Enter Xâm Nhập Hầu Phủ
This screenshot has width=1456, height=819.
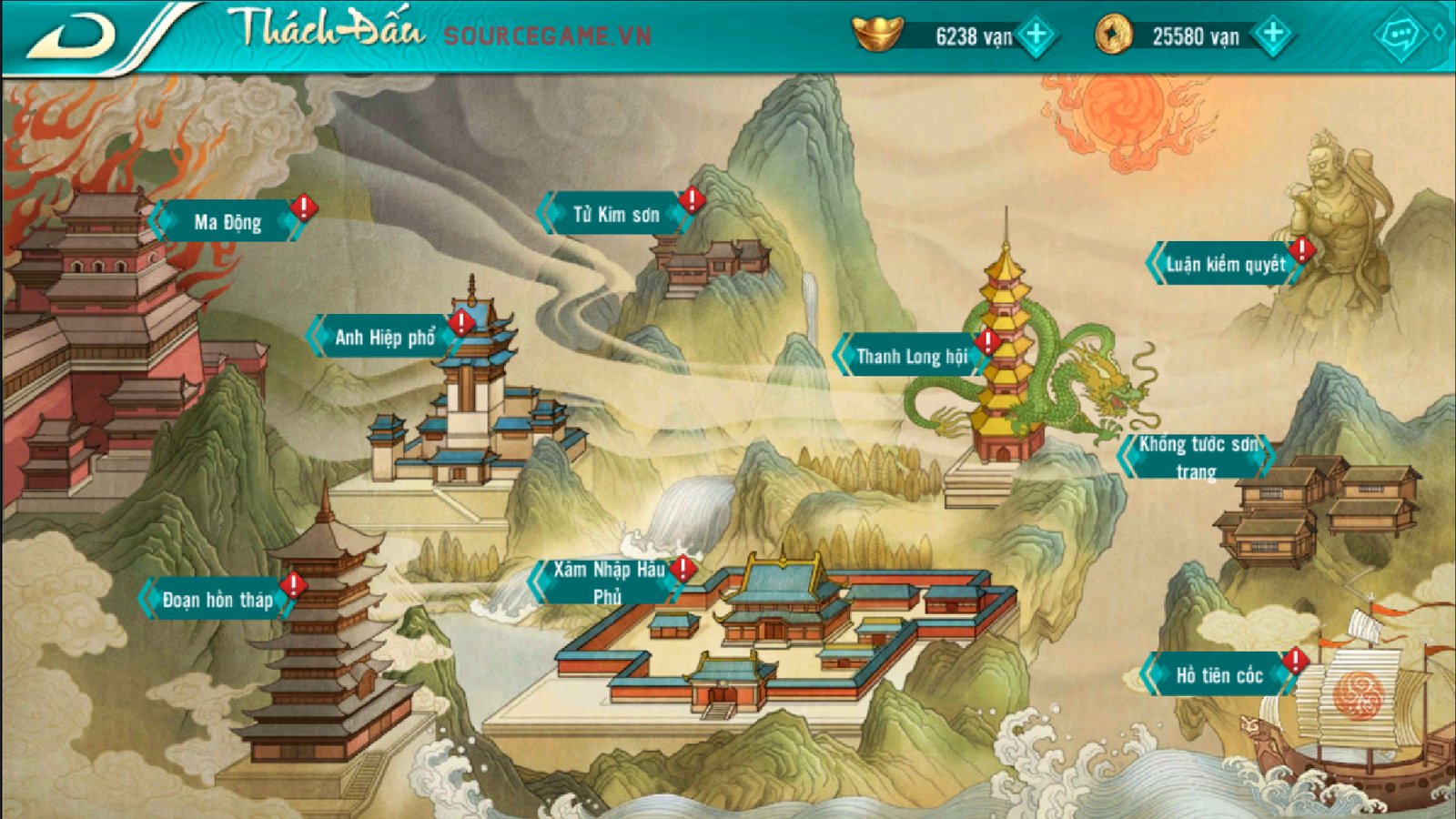click(x=608, y=582)
